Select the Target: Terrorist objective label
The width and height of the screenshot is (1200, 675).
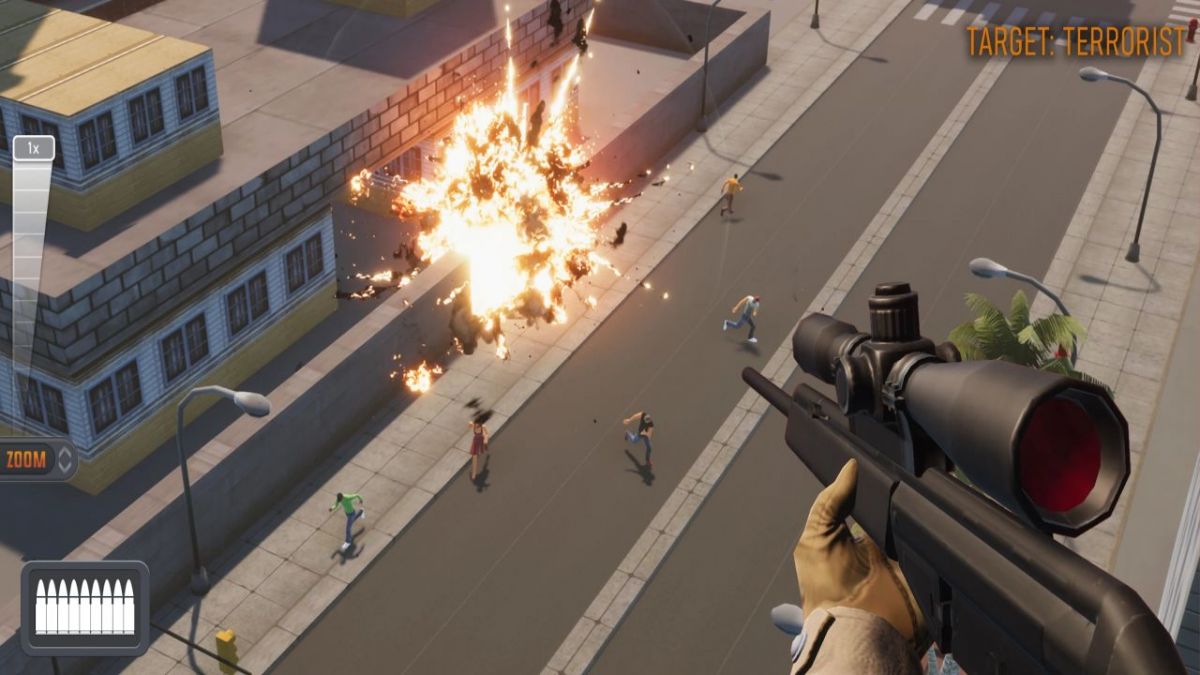(x=1075, y=42)
